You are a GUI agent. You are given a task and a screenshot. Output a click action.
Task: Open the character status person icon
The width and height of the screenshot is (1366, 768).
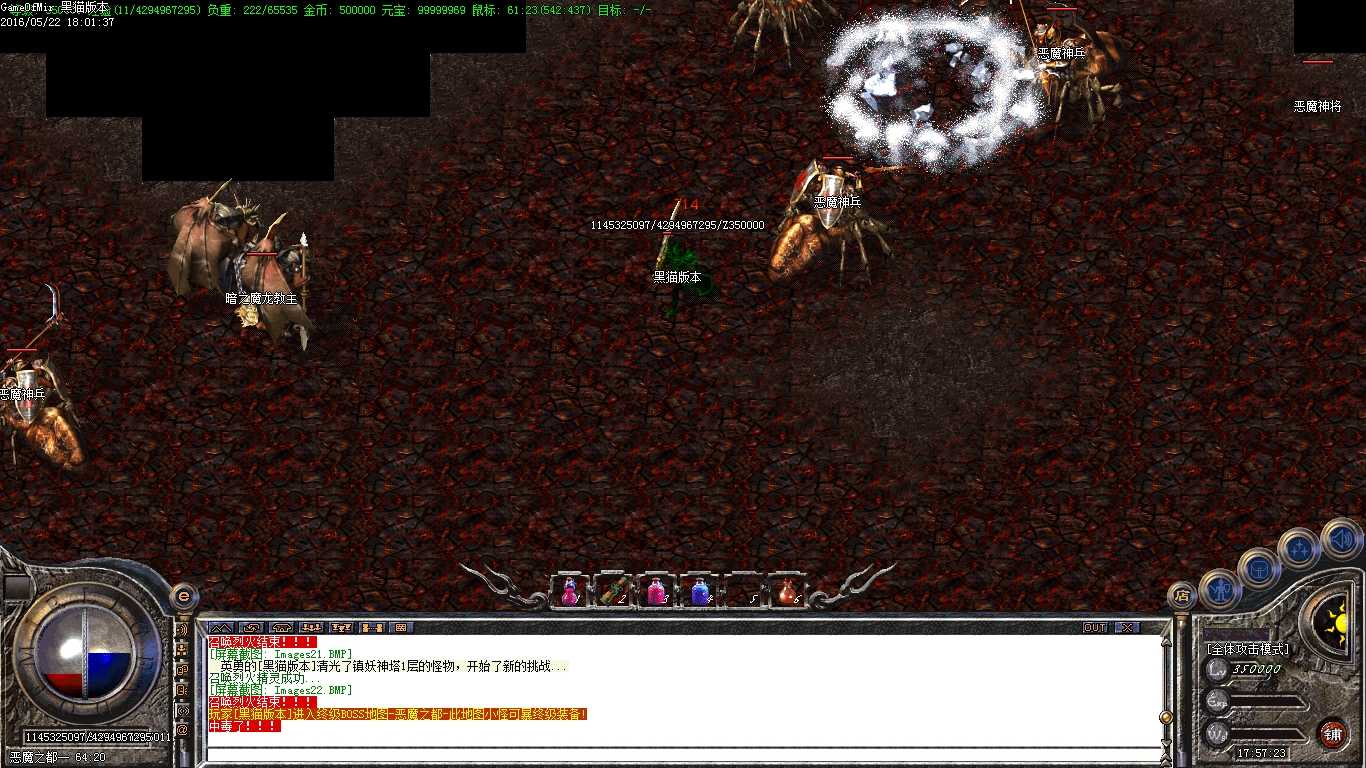coord(1218,587)
